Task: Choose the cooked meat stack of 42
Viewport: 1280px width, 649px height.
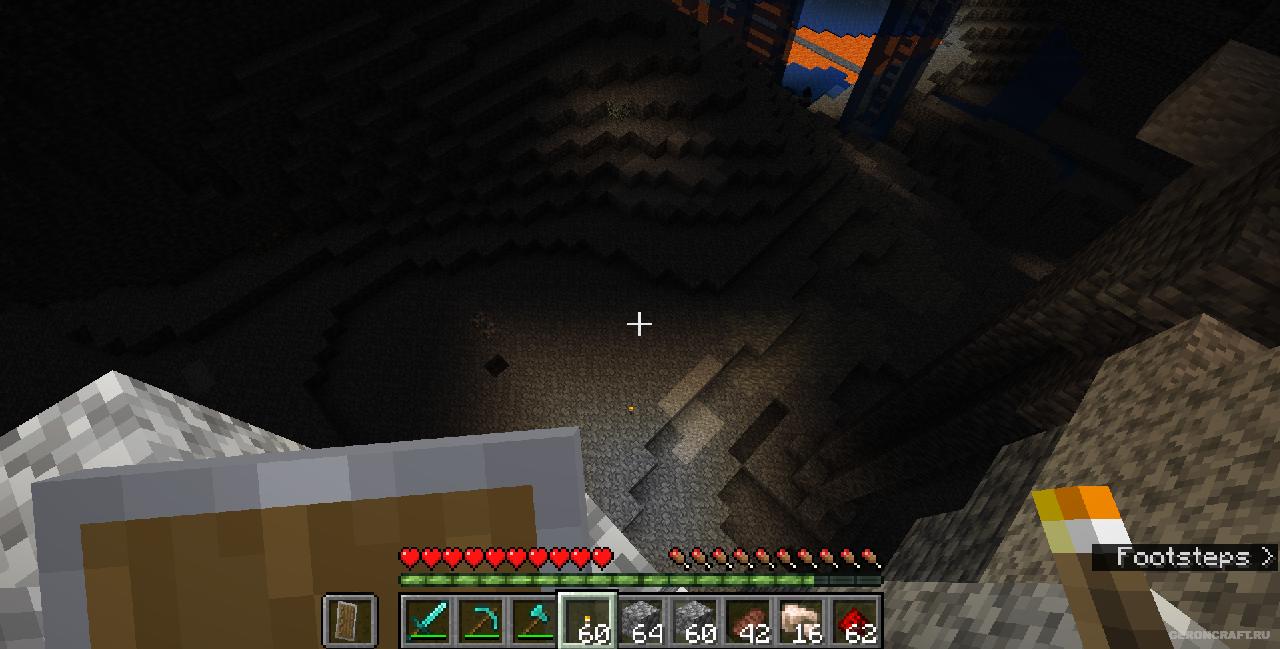Action: pos(748,620)
